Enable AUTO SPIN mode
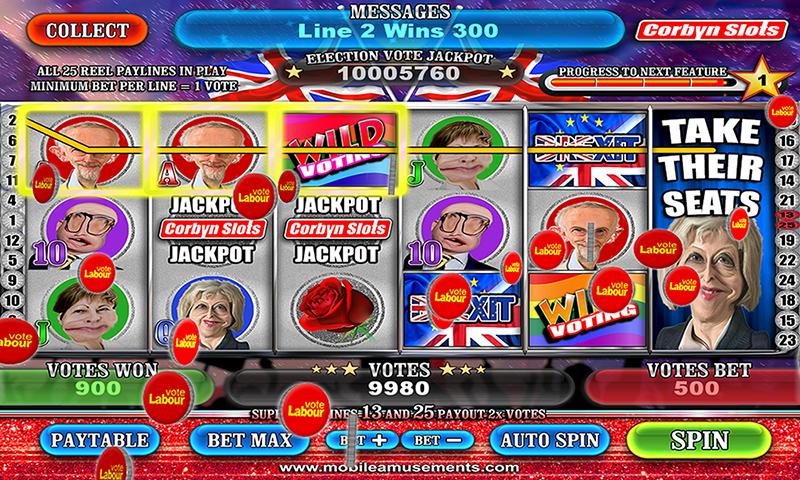 click(550, 439)
